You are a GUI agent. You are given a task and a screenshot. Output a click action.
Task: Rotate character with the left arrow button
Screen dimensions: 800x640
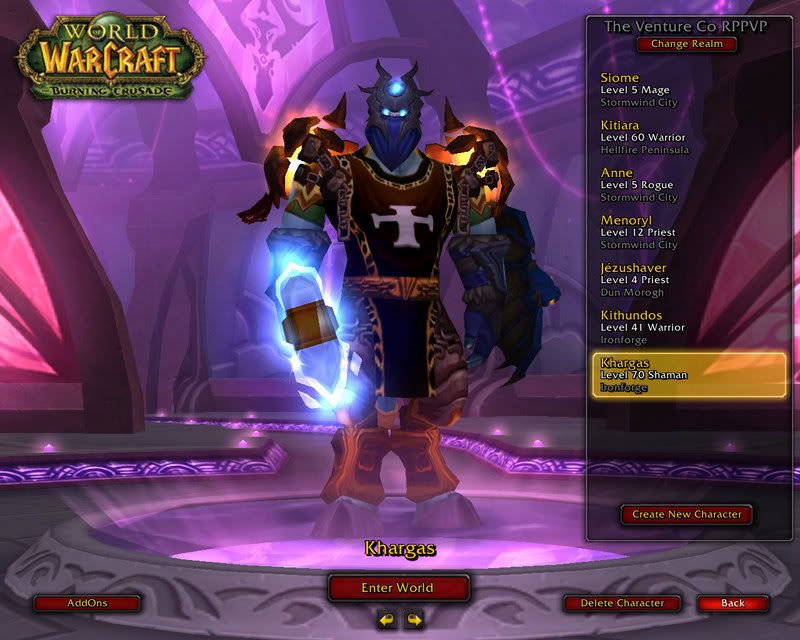[x=386, y=620]
